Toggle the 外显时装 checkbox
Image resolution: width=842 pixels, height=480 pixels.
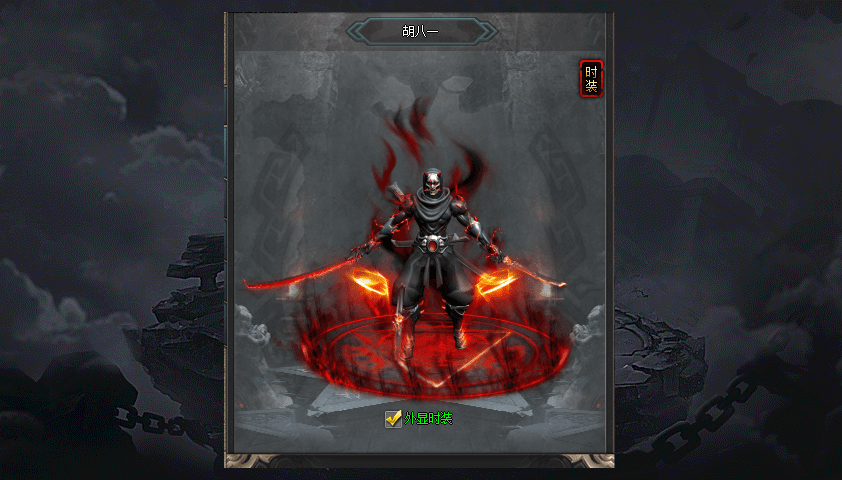(393, 418)
